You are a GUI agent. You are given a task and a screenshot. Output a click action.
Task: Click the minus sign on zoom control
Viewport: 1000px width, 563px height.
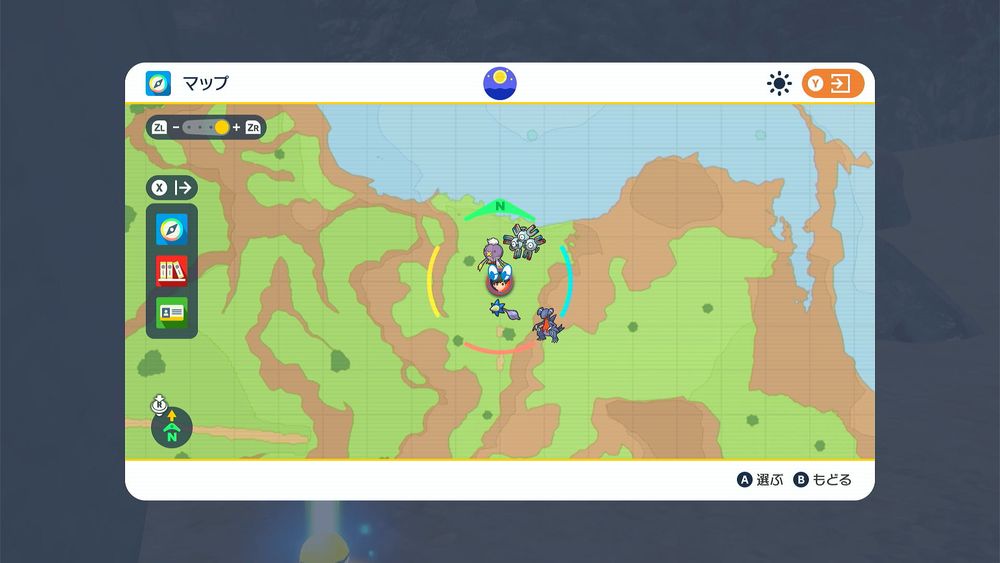[176, 128]
